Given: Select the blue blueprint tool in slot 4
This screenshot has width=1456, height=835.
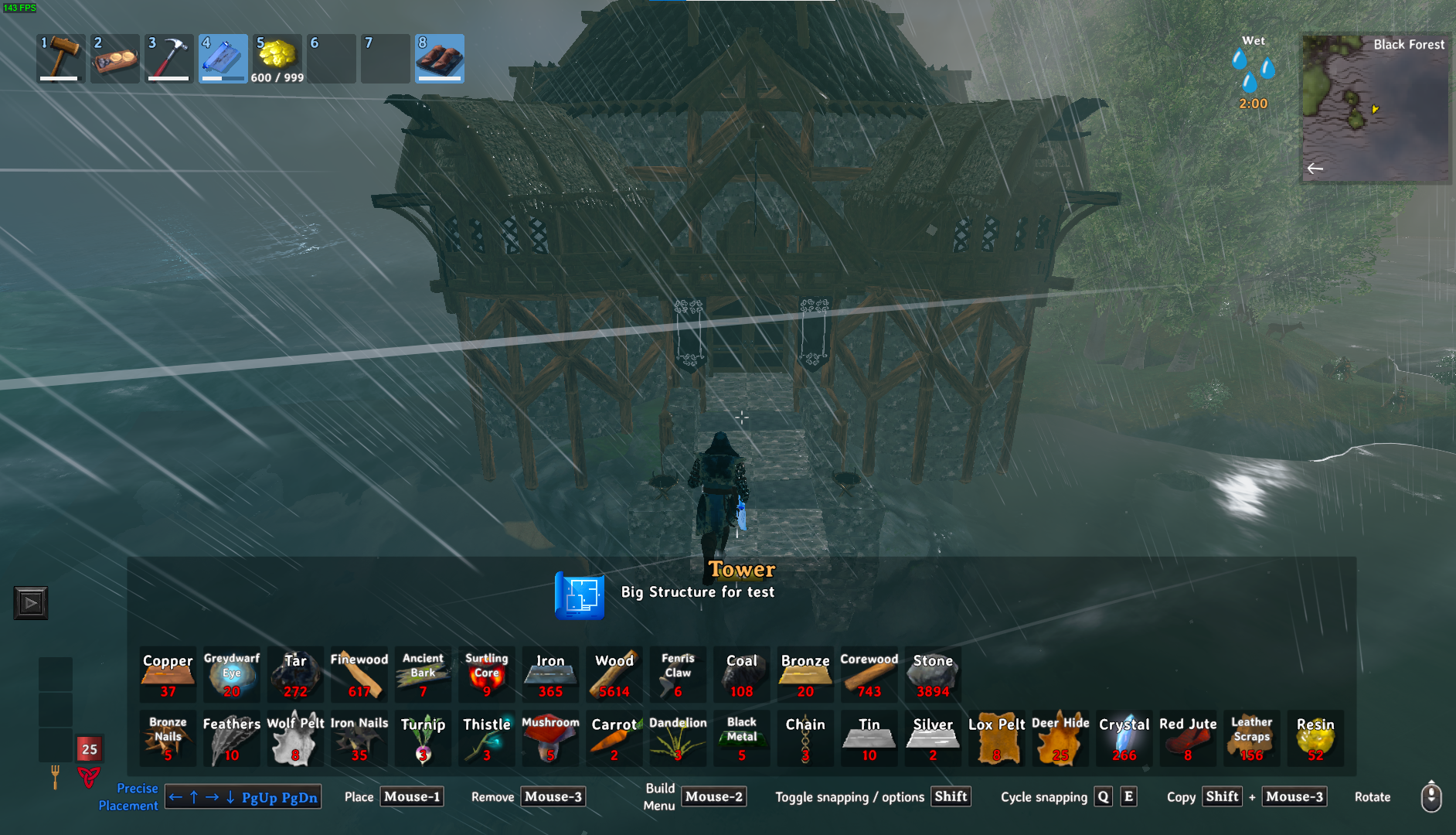Looking at the screenshot, I should point(223,58).
